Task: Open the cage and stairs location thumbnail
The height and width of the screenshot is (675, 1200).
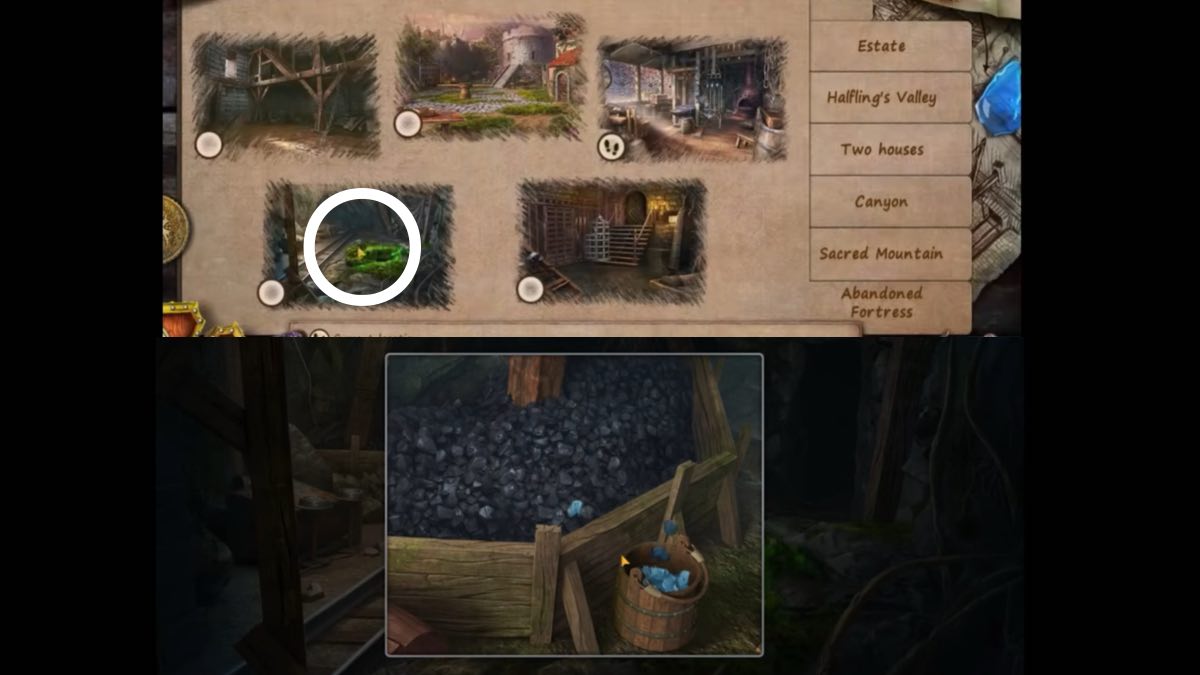Action: 611,240
